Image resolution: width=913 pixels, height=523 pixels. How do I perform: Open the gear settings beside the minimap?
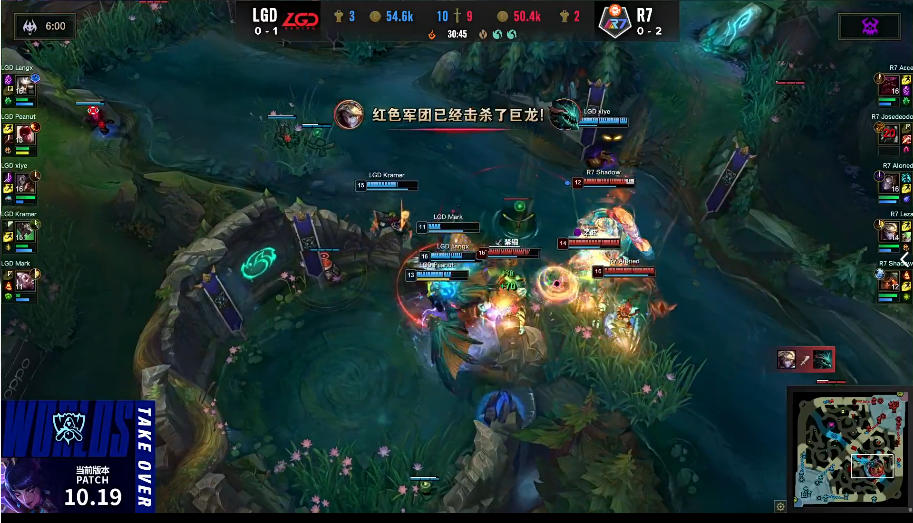780,506
